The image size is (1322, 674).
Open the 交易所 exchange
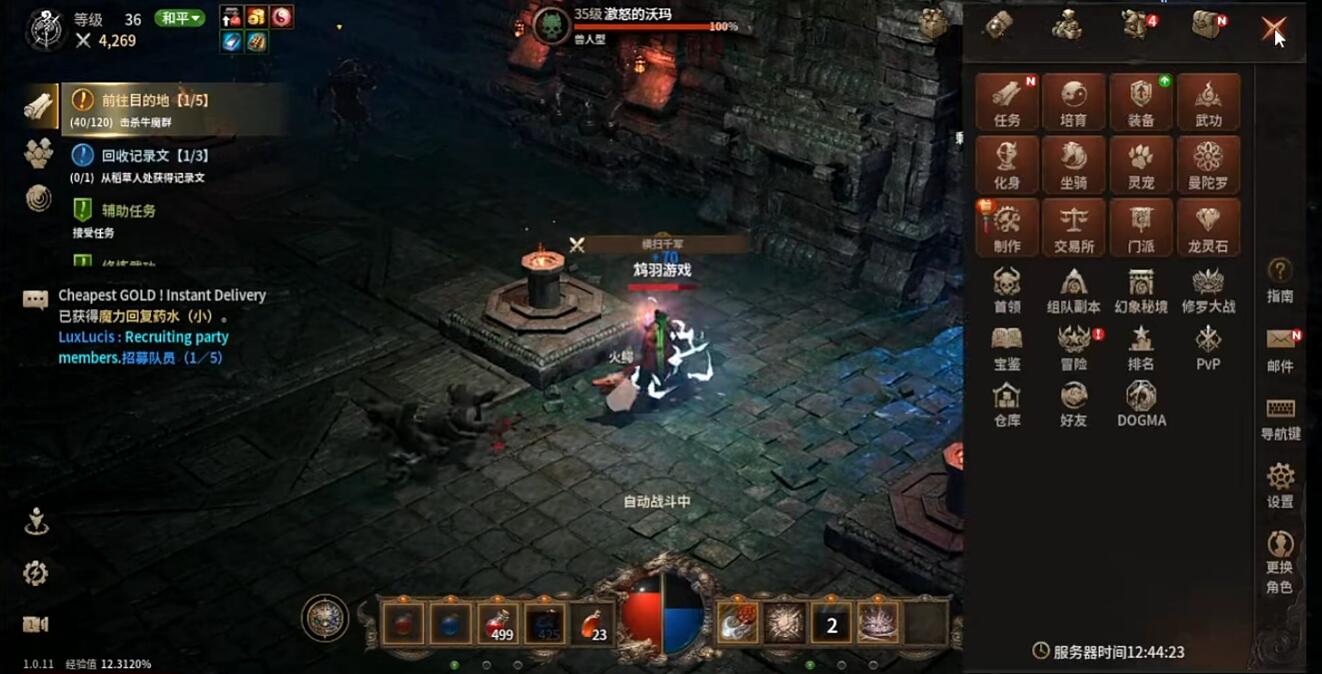pyautogui.click(x=1074, y=228)
